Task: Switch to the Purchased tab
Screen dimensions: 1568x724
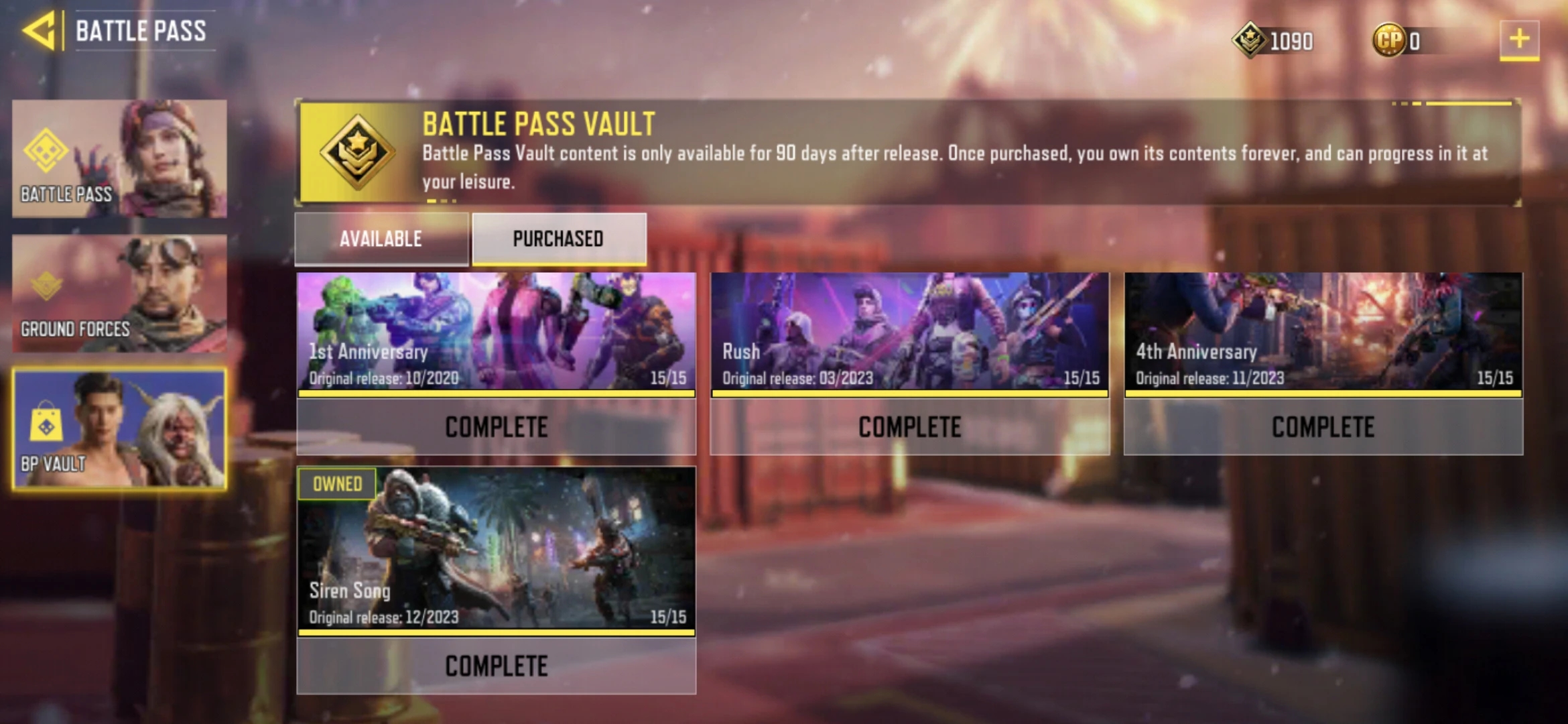Action: (559, 239)
